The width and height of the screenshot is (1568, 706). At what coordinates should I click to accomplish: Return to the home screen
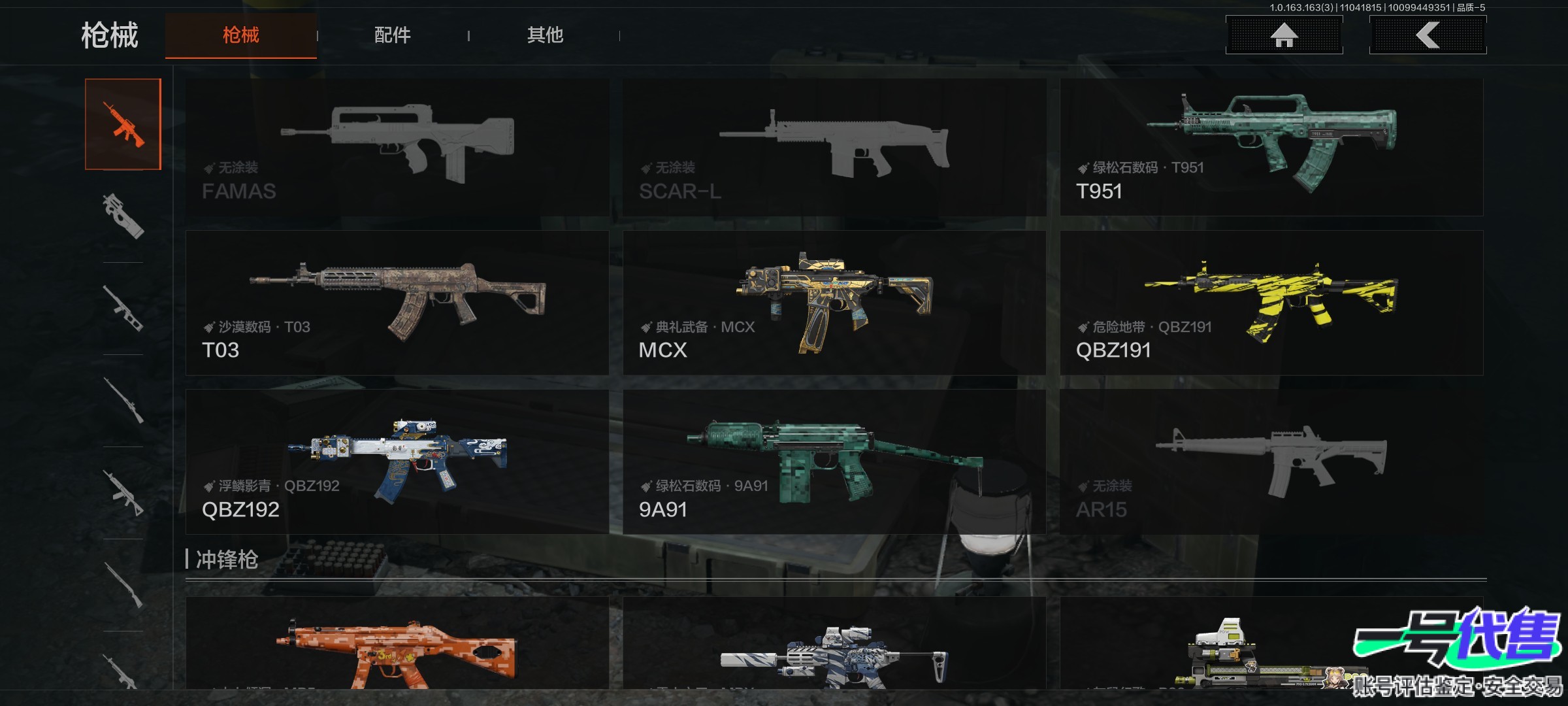coord(1284,35)
